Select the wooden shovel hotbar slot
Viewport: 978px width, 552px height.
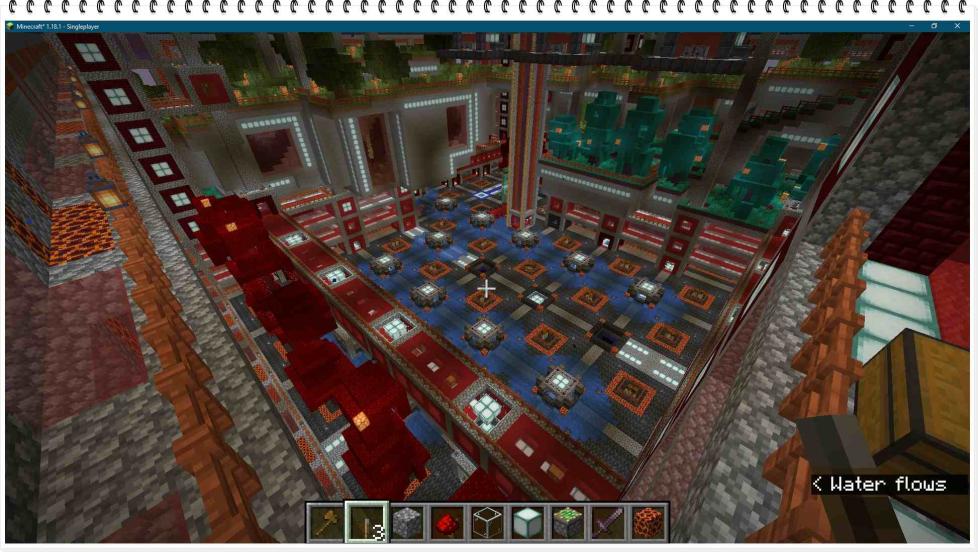click(x=325, y=521)
